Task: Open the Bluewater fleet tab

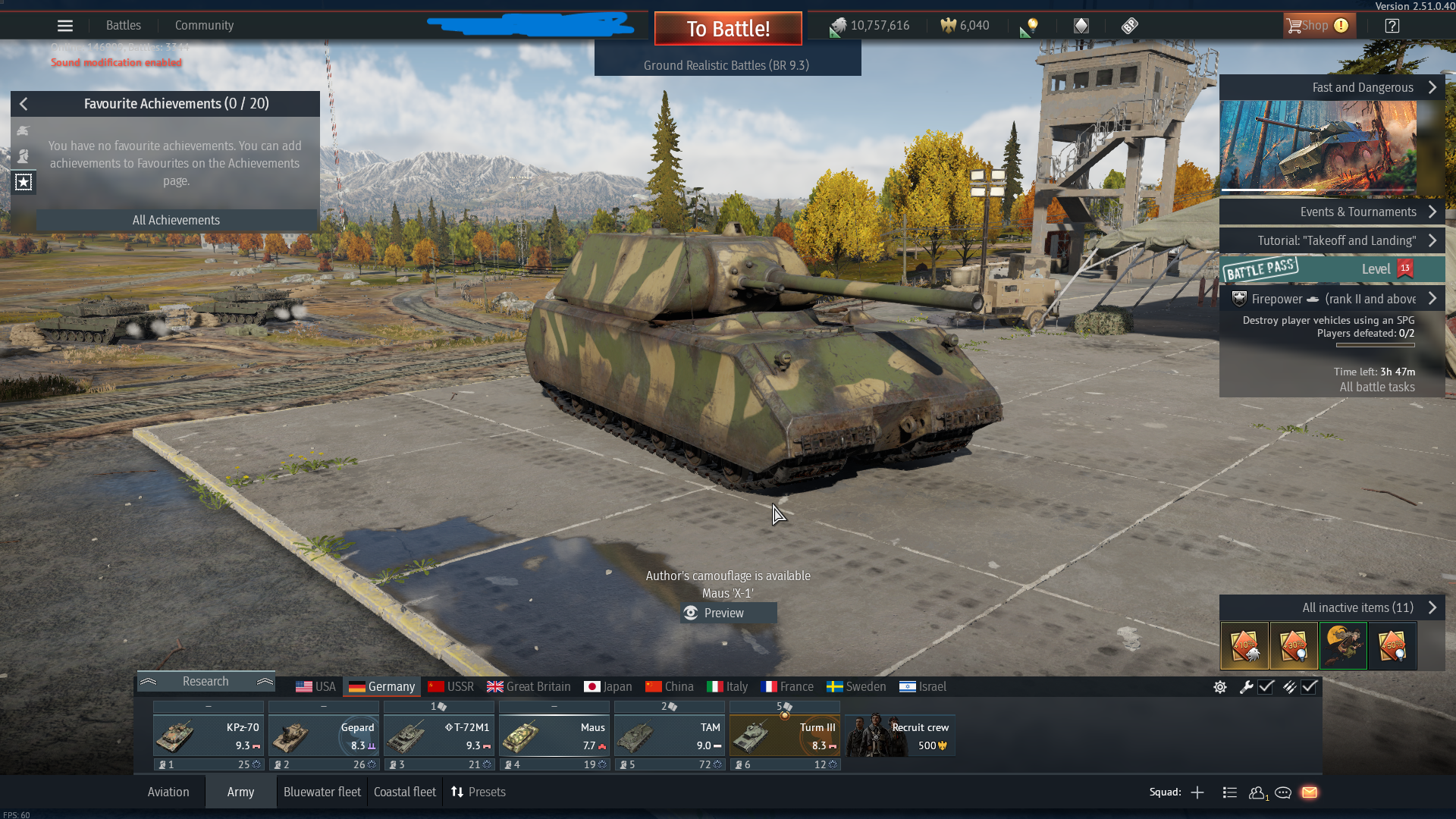Action: pos(322,792)
